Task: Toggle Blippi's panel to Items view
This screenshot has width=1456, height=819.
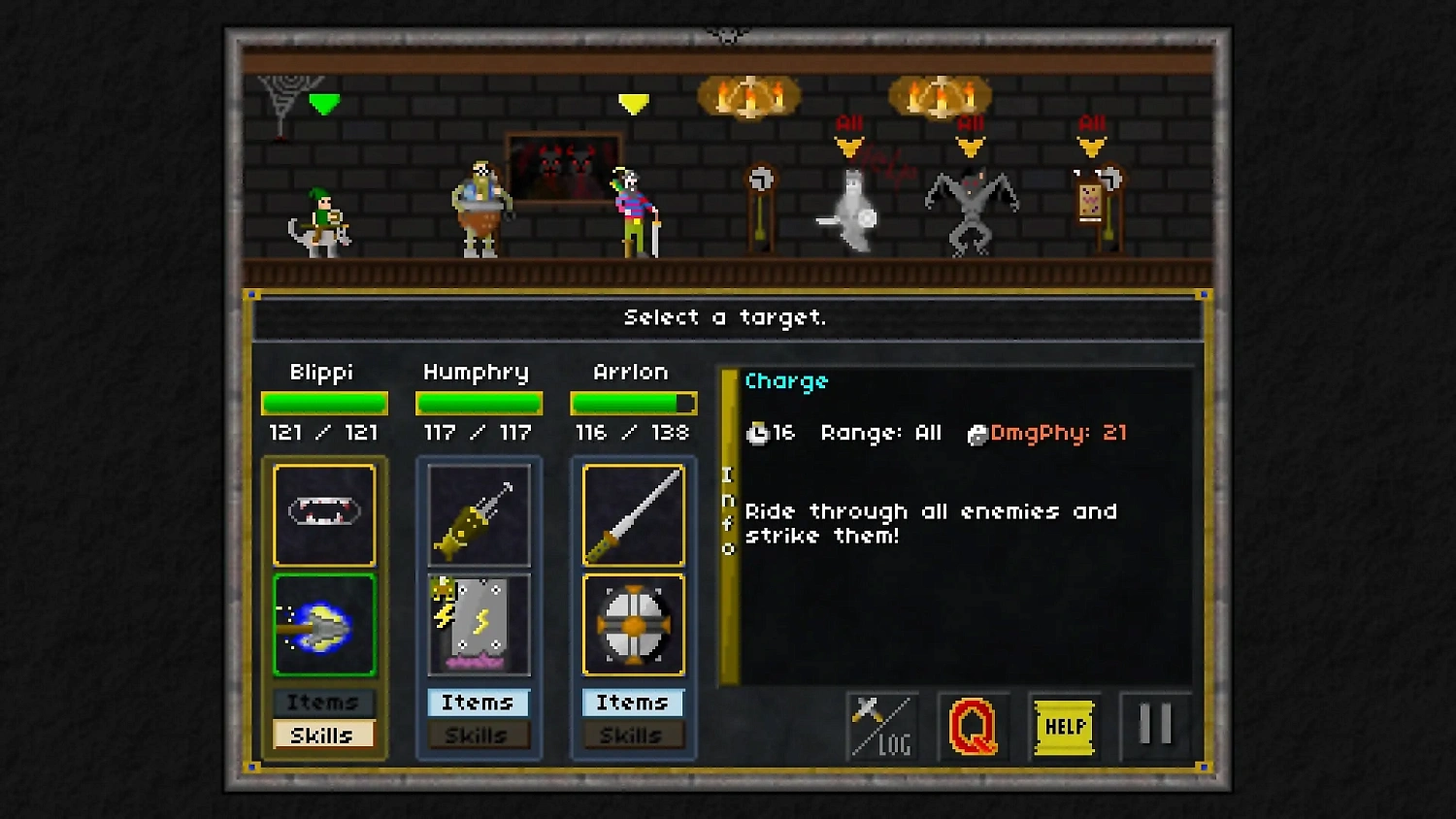Action: point(324,702)
